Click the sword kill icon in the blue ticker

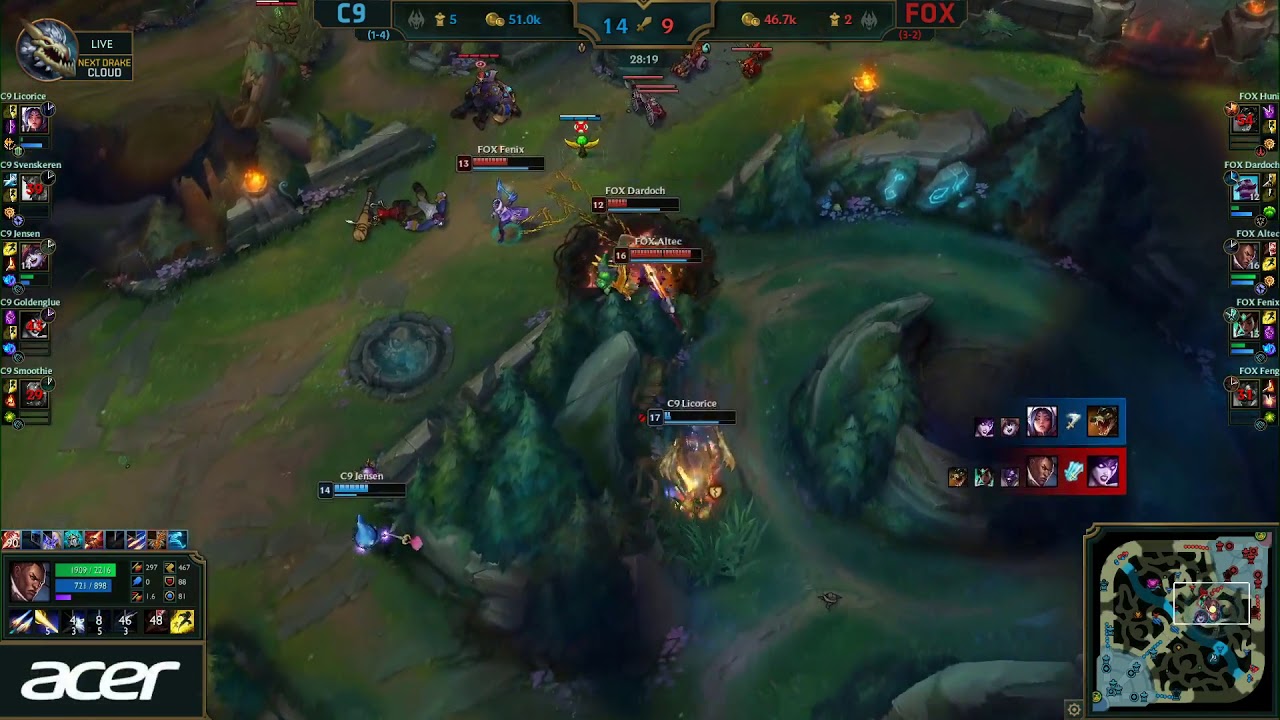[643, 24]
